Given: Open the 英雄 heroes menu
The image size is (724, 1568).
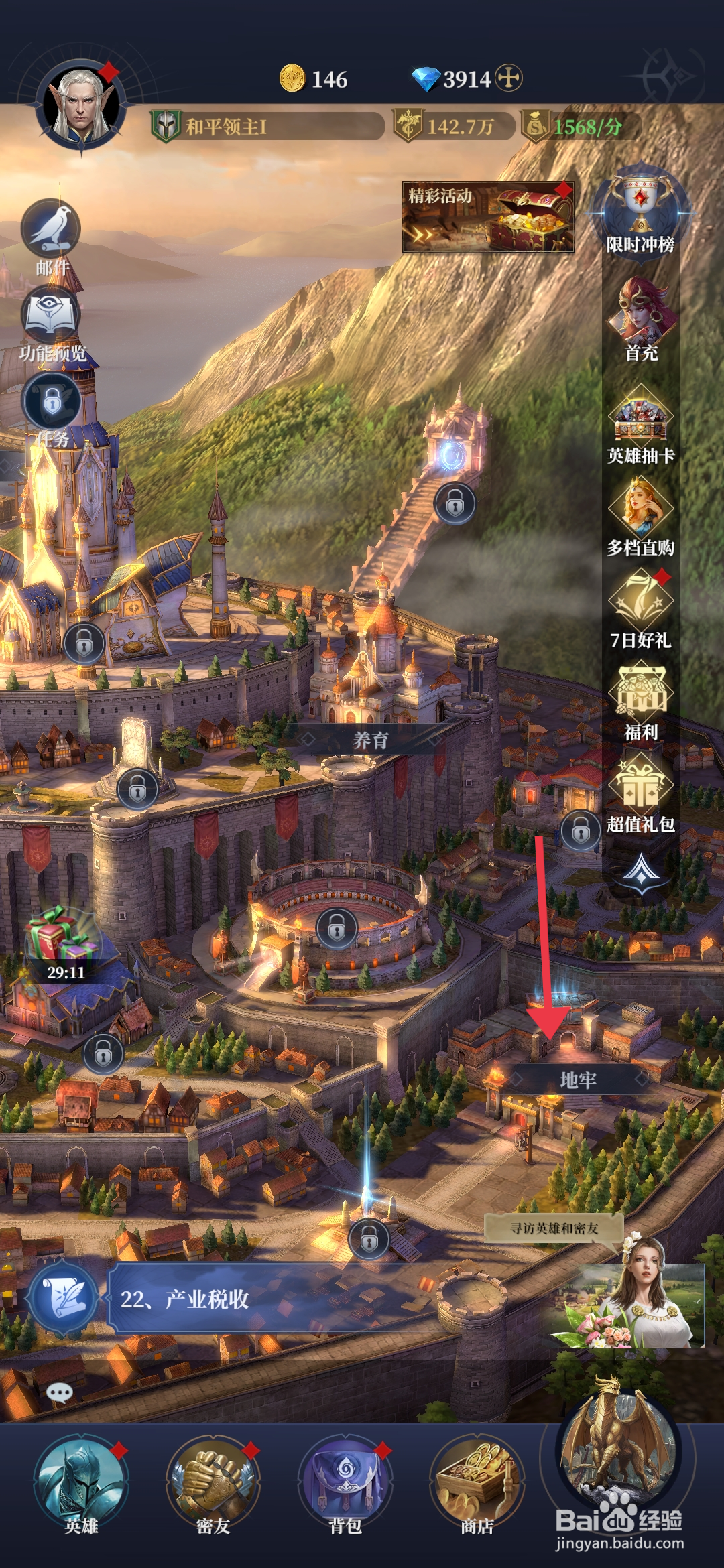Looking at the screenshot, I should [81, 1485].
